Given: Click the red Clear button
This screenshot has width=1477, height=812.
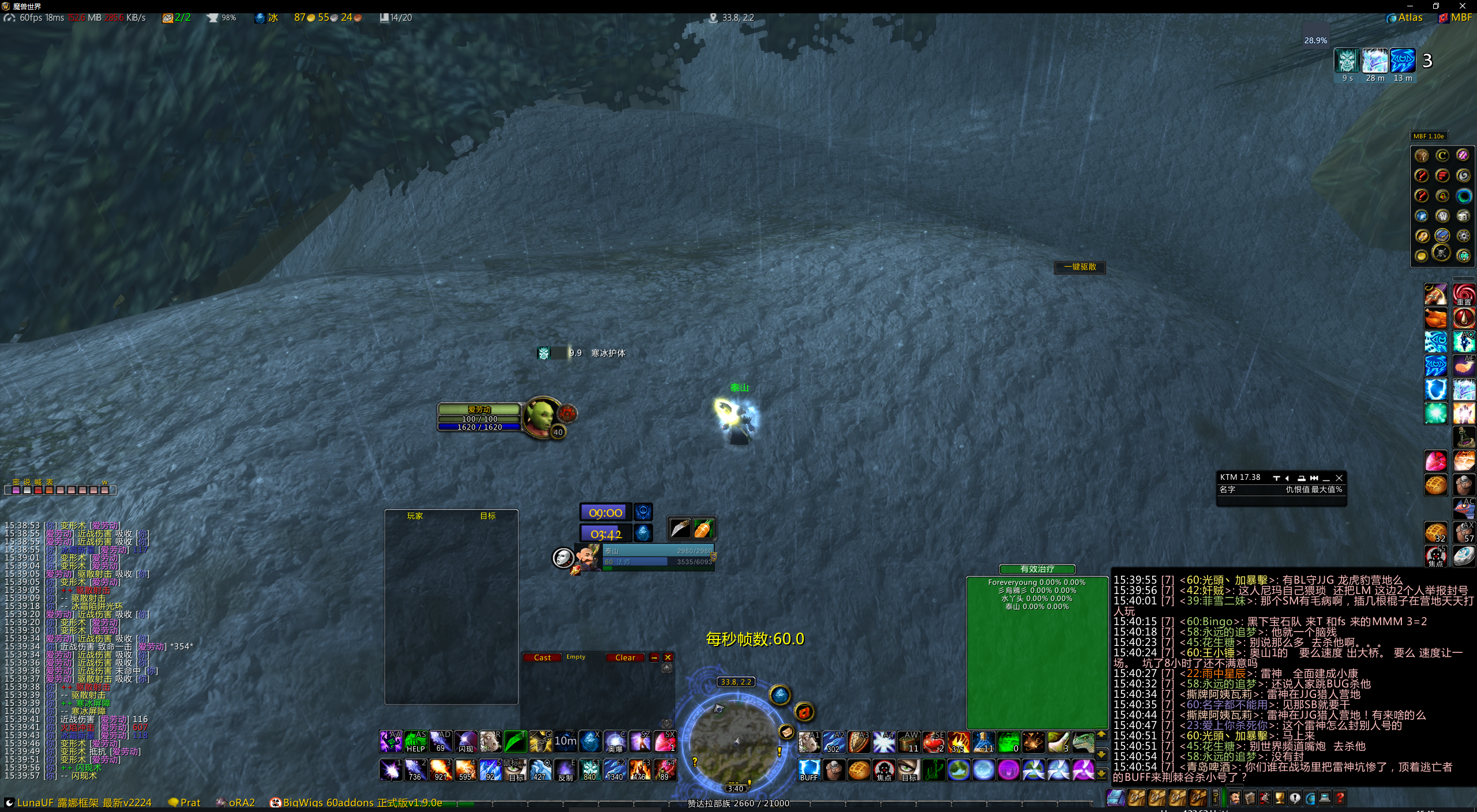Looking at the screenshot, I should click(625, 657).
